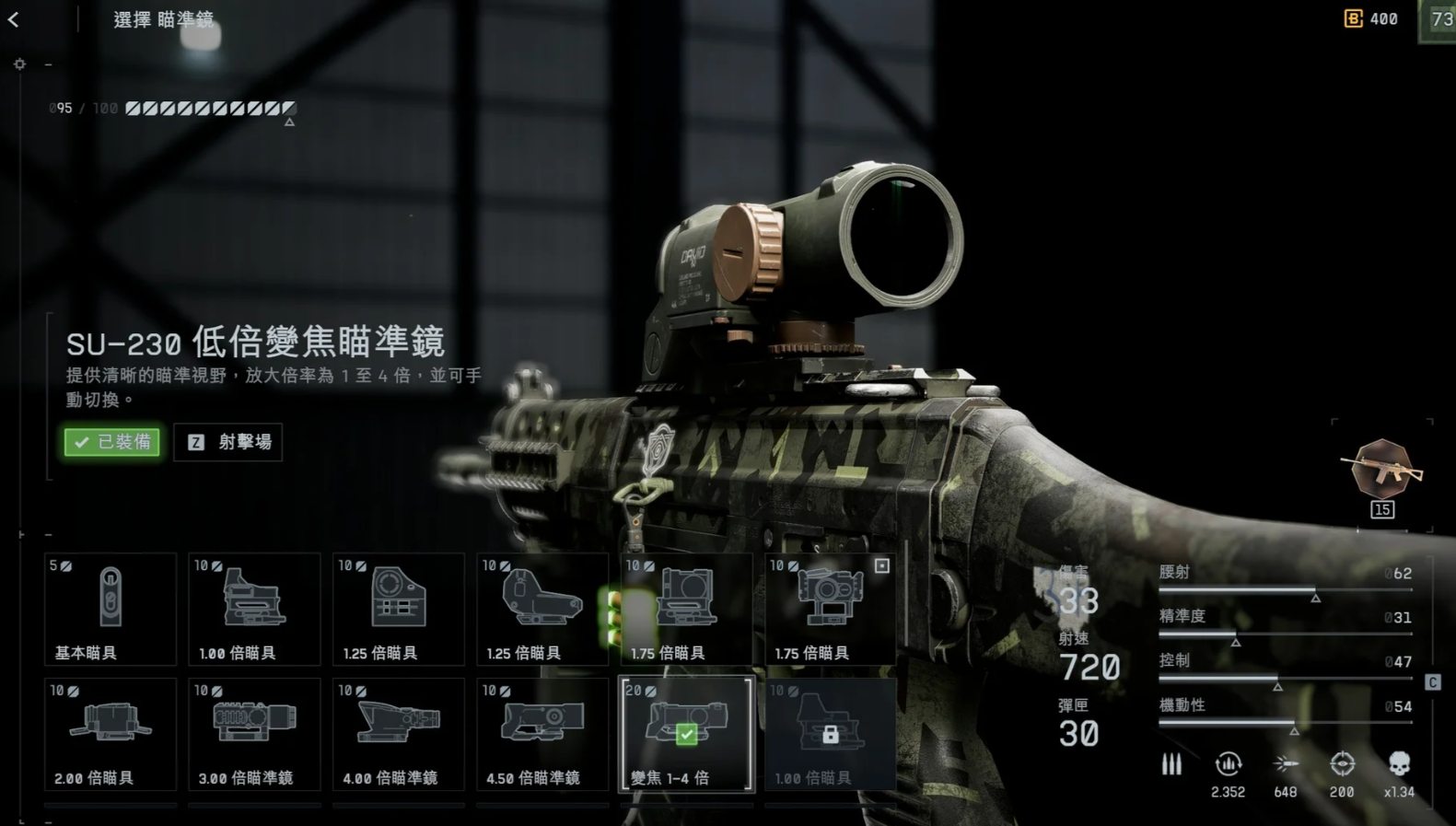
Task: Click the locked 1.00 倍瞄具 slot
Action: point(831,734)
